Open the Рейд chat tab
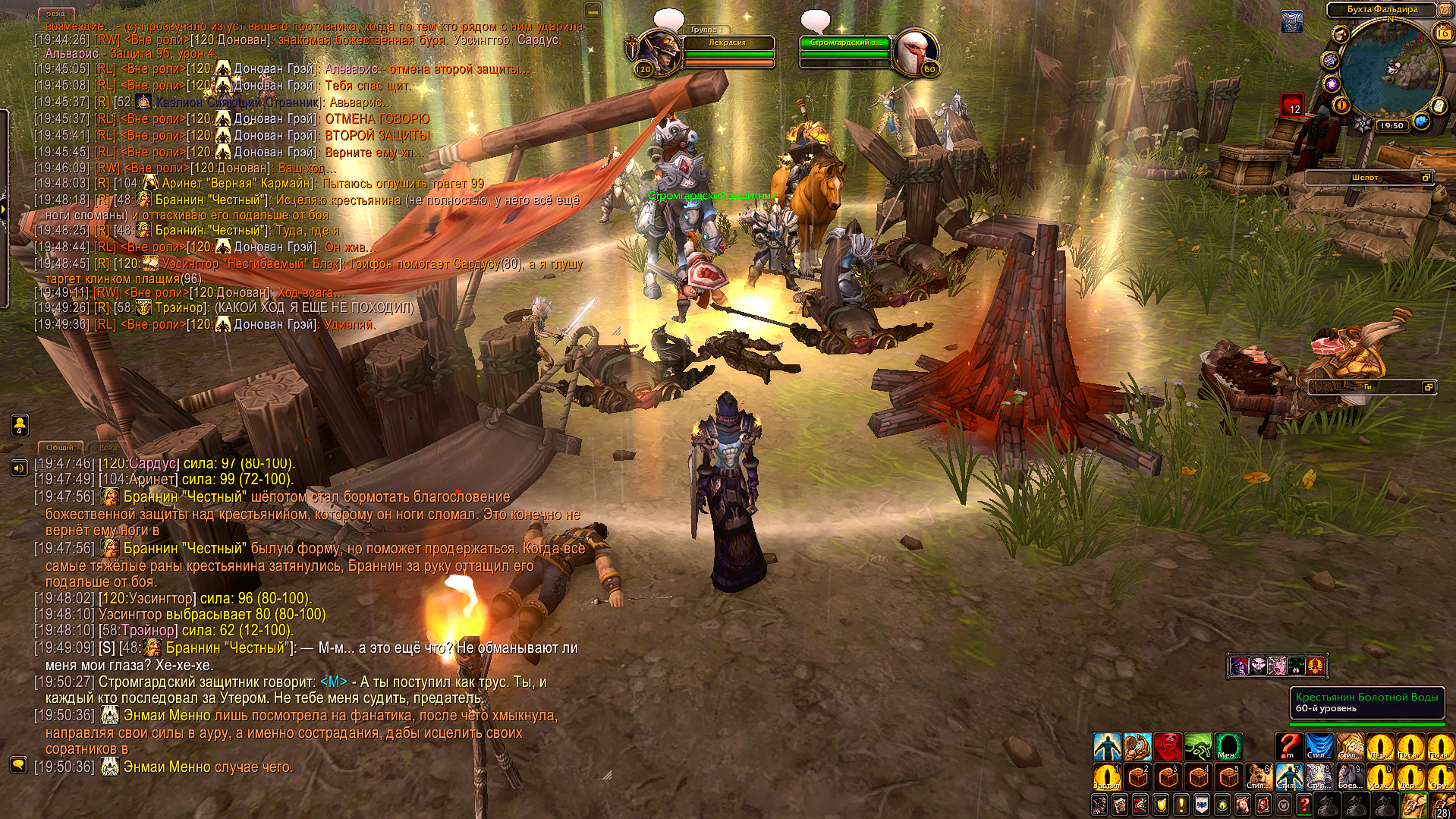This screenshot has height=819, width=1456. pos(108,448)
